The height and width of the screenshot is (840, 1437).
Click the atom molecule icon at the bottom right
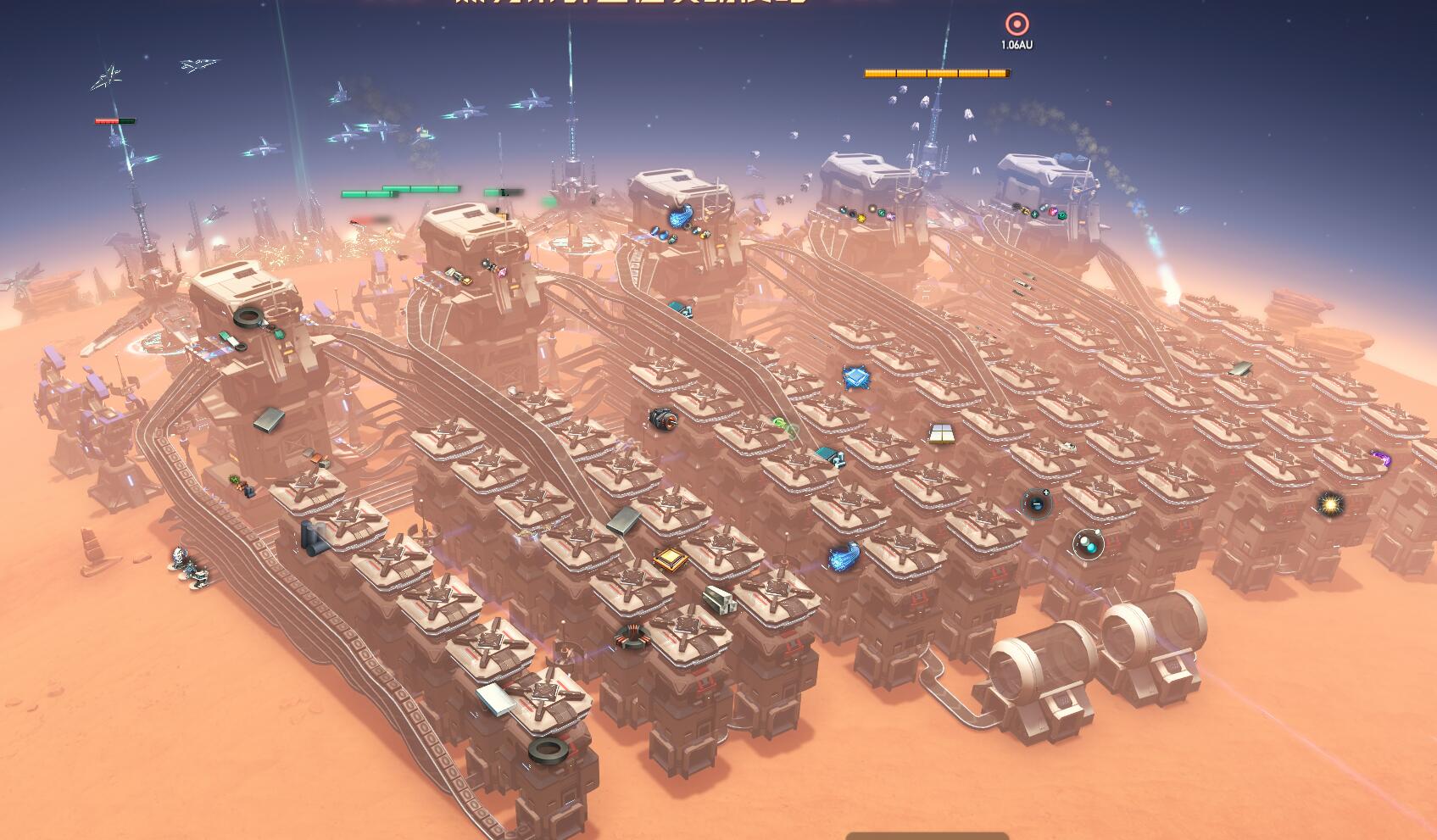click(x=1088, y=544)
